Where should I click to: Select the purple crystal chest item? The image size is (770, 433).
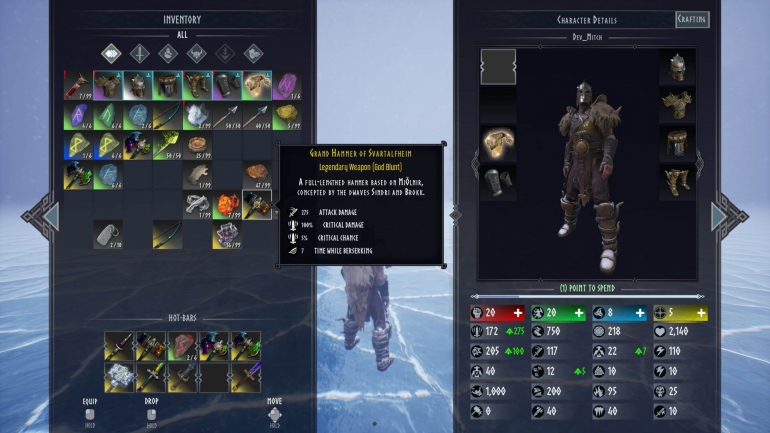[227, 235]
